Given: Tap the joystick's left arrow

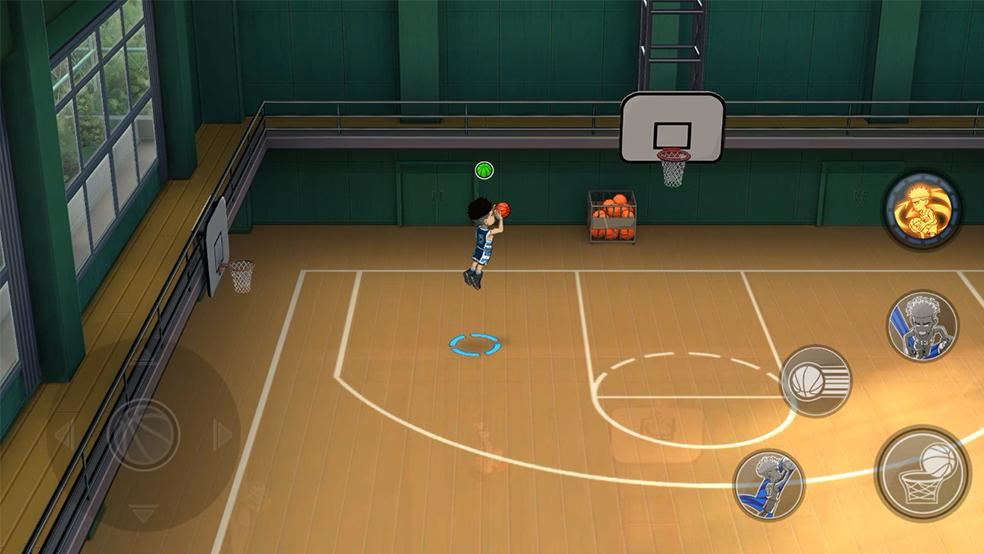Looking at the screenshot, I should (x=62, y=434).
